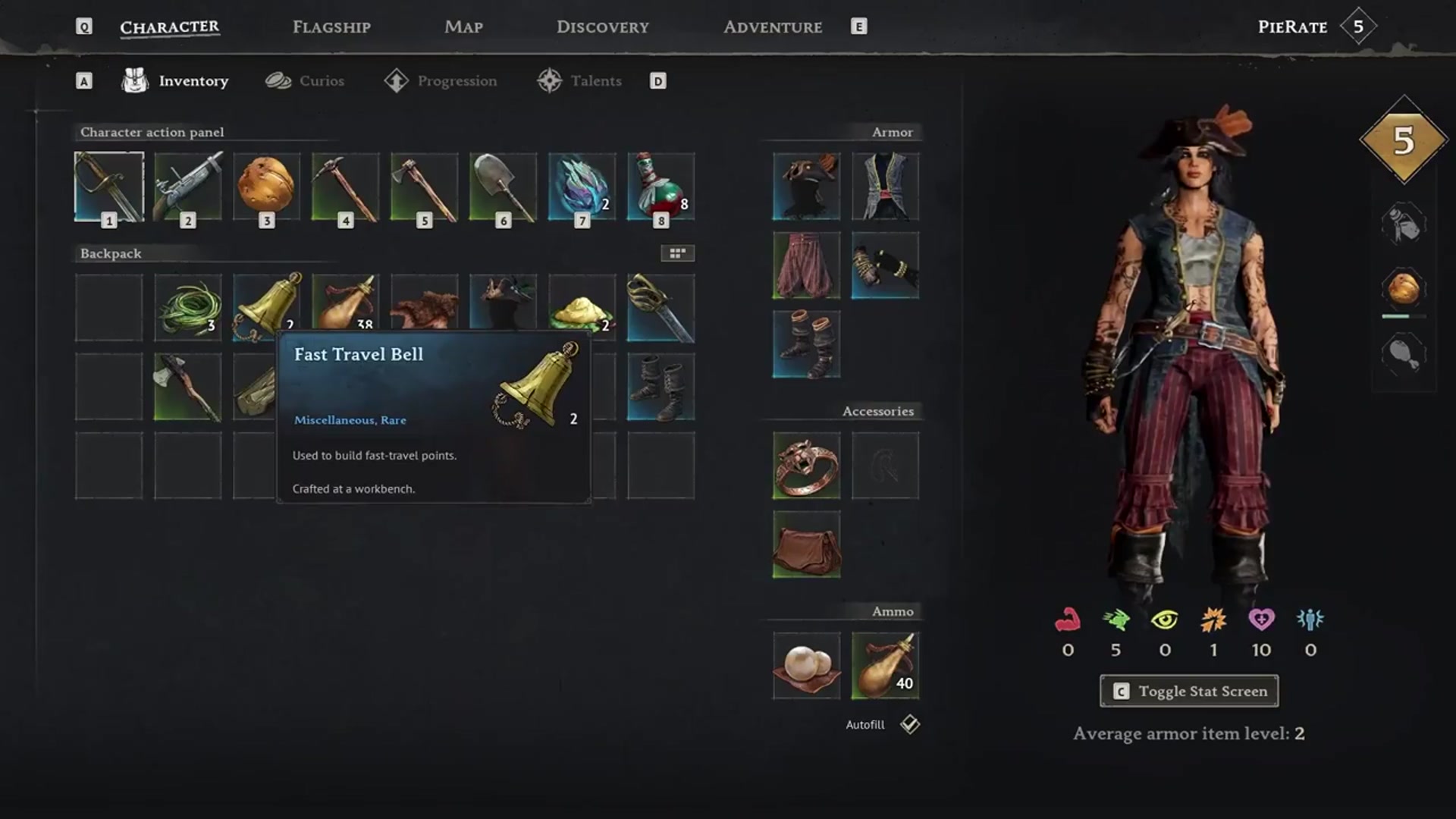This screenshot has width=1456, height=819.
Task: Pick the equipped pirate hat armor slot
Action: [x=806, y=187]
